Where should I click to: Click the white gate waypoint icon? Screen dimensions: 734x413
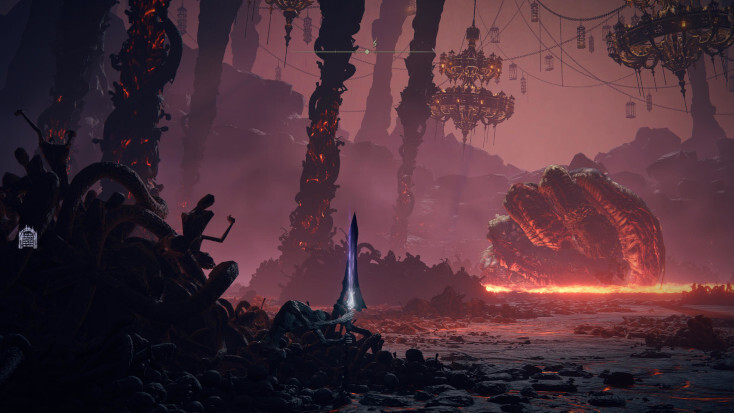click(27, 237)
